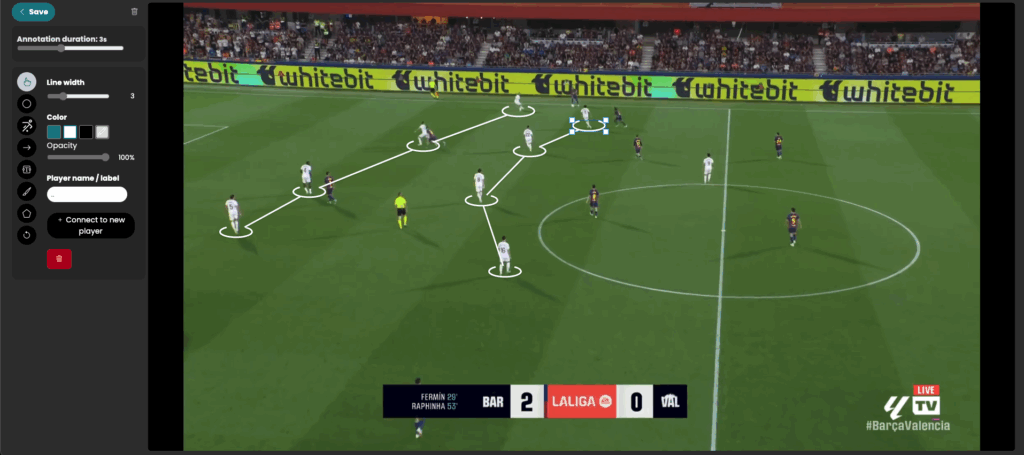Click Connect to new player

point(91,225)
